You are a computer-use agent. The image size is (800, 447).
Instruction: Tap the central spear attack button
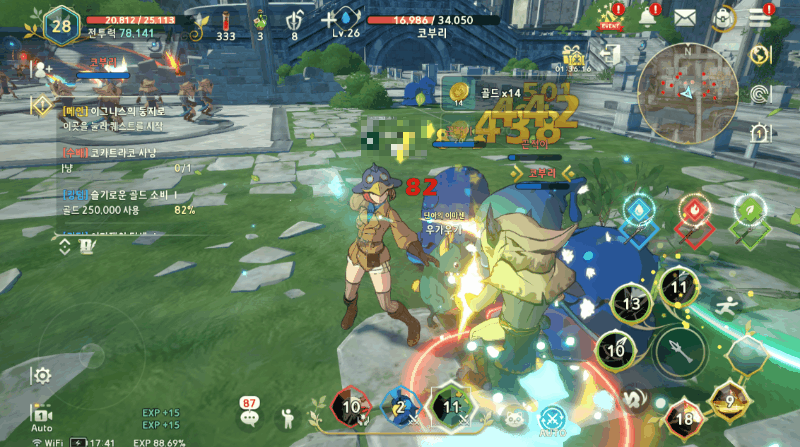click(x=680, y=351)
